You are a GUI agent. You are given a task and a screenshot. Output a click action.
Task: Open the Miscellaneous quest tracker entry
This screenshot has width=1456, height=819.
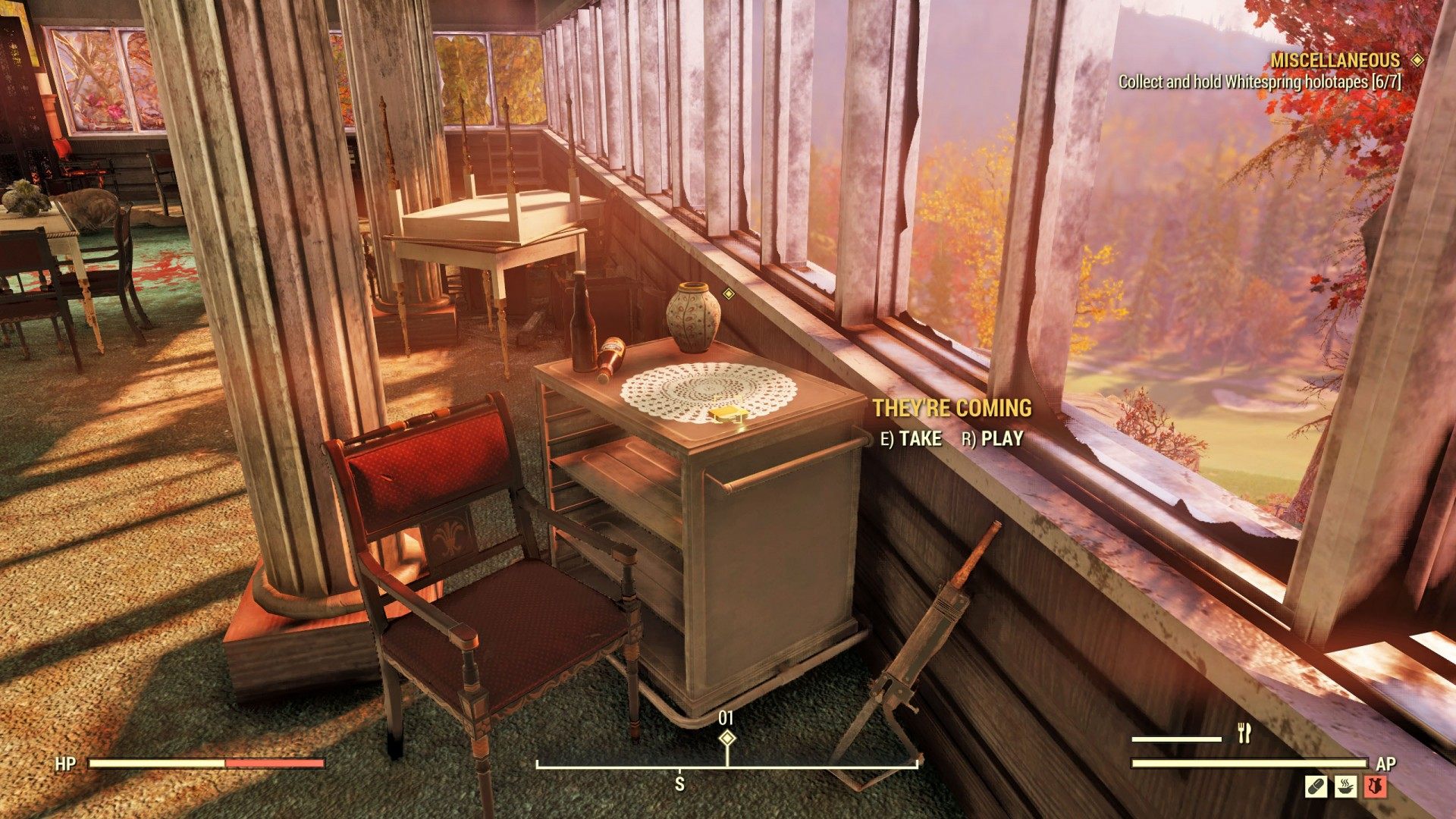(1335, 61)
